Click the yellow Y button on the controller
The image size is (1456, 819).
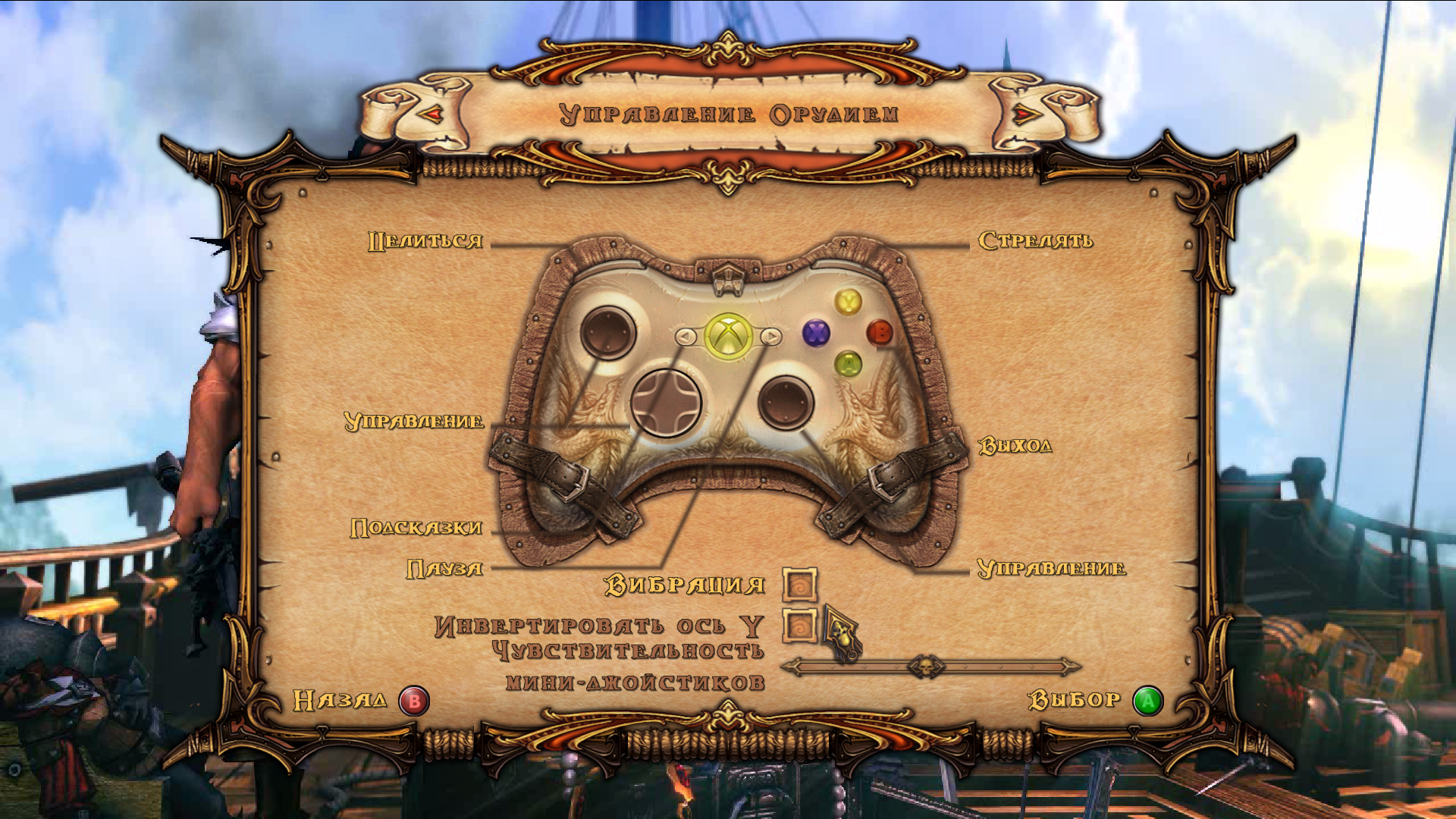point(847,302)
